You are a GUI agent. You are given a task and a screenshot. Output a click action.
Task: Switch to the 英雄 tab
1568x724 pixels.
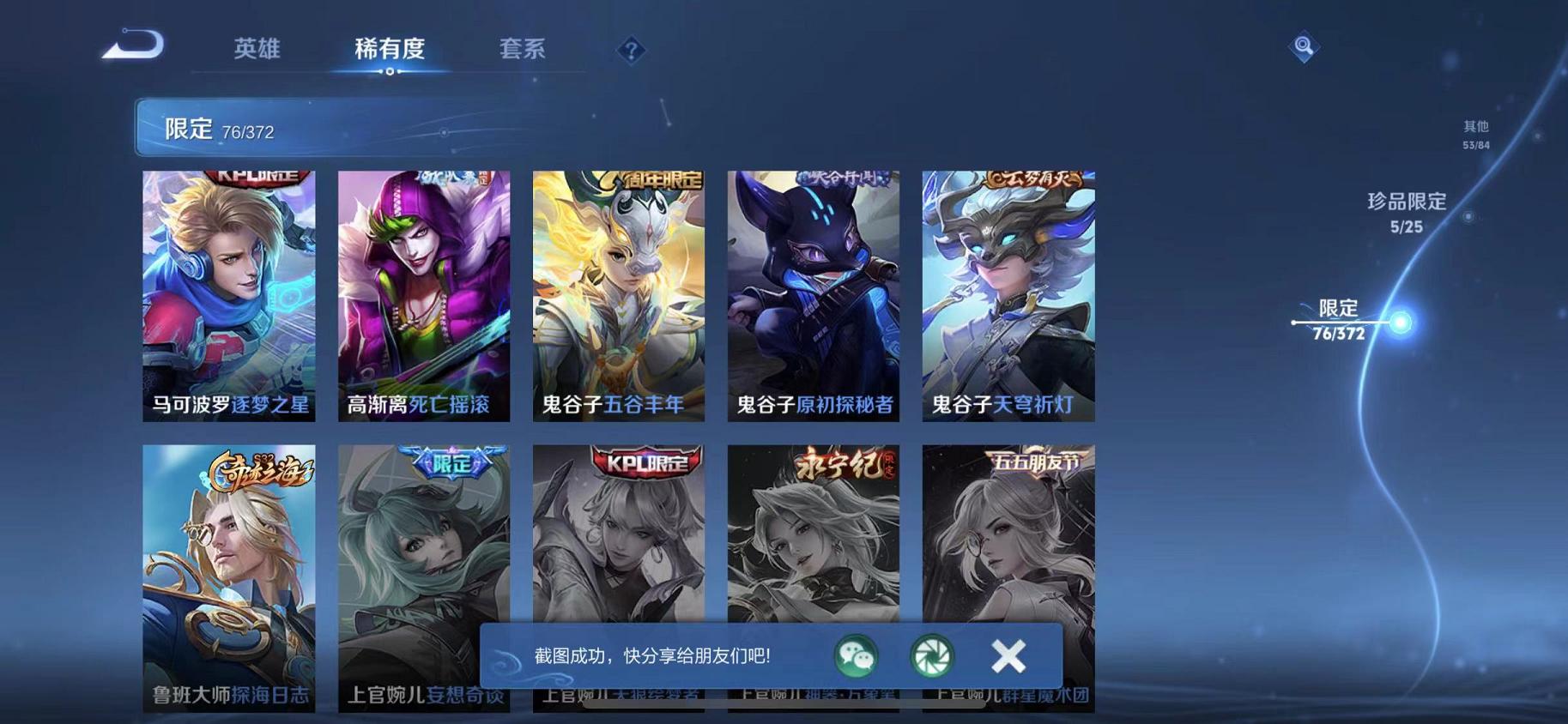(x=259, y=50)
